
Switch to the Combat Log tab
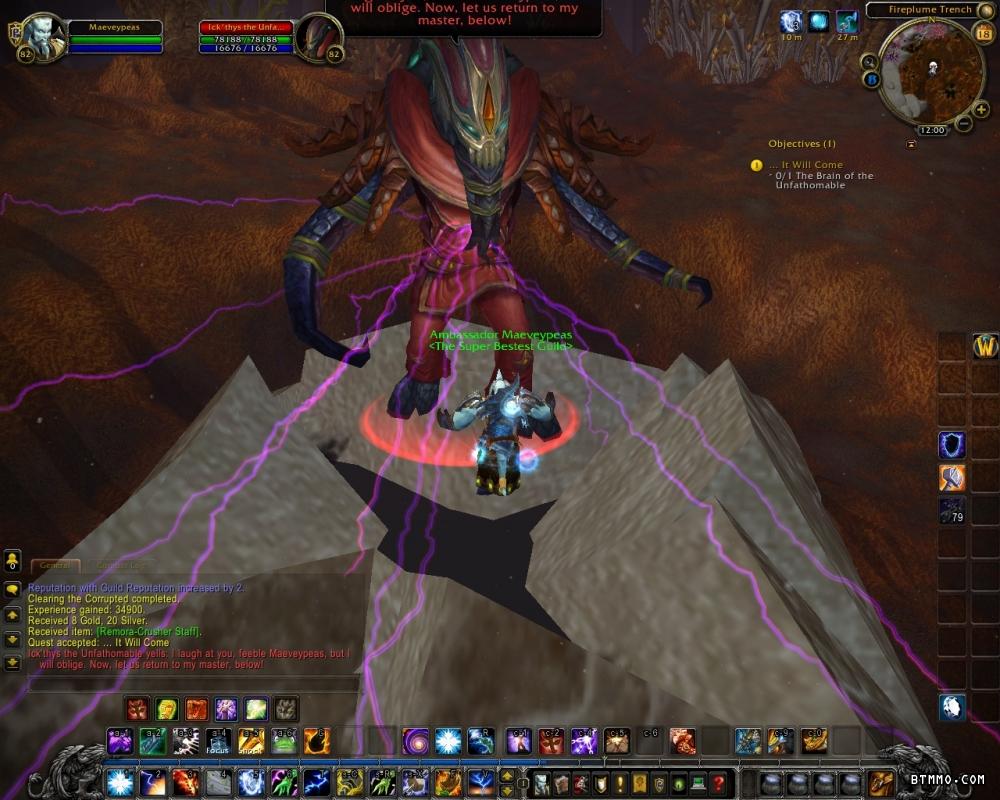point(118,566)
